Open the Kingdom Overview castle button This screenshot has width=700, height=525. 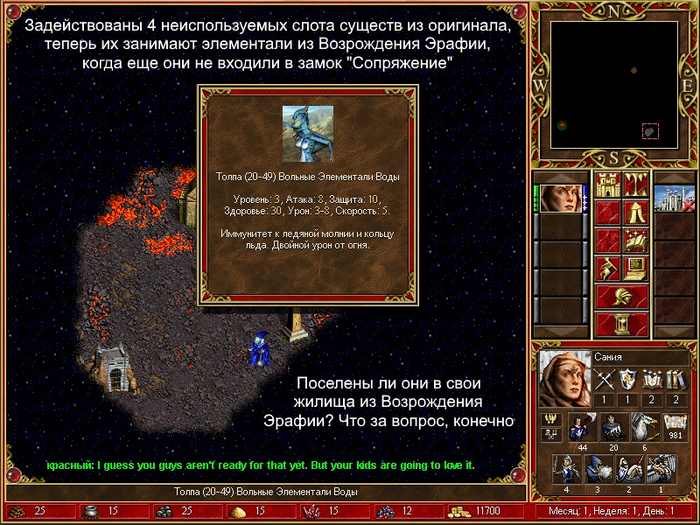609,185
